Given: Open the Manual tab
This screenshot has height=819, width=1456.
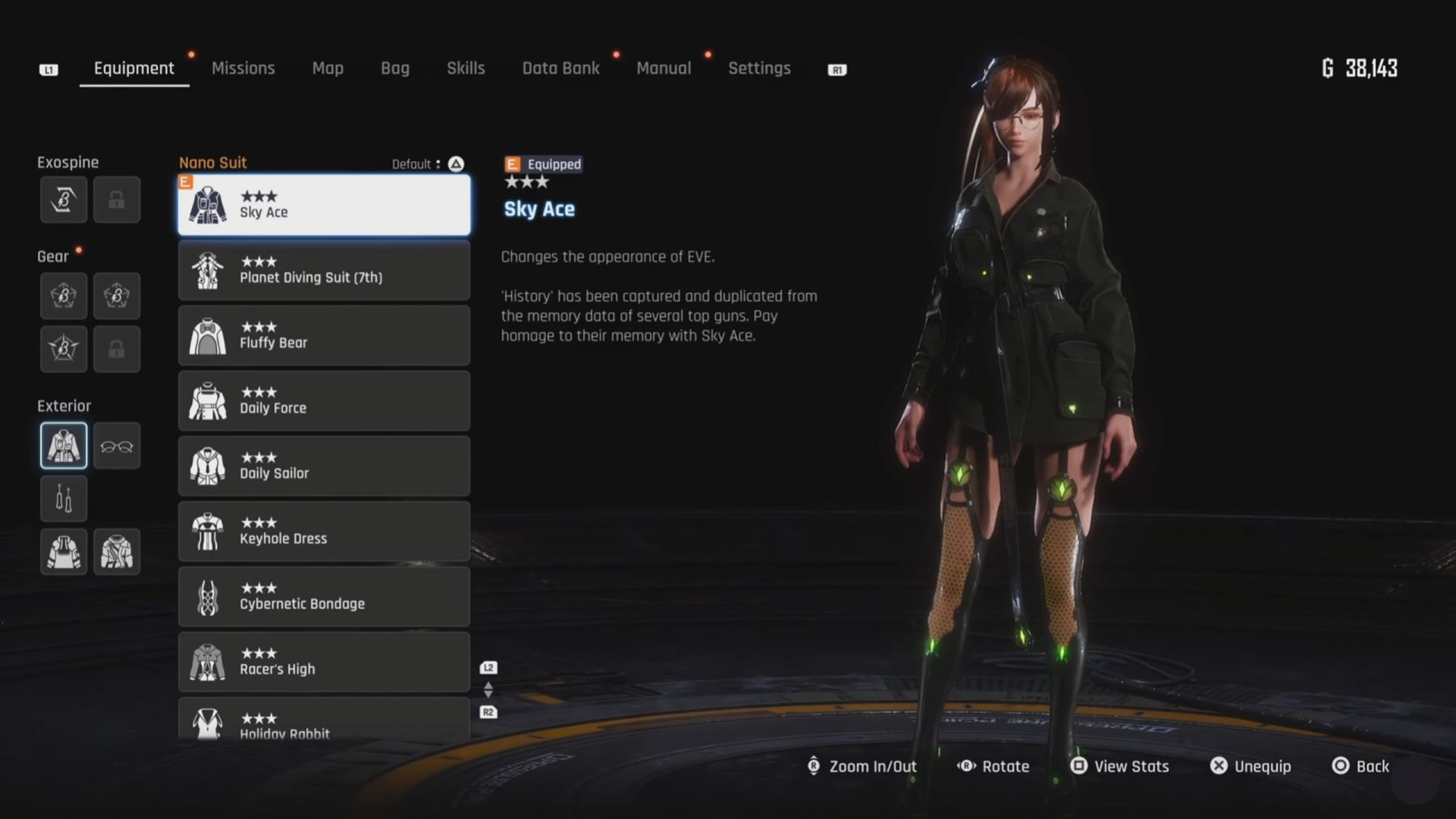Looking at the screenshot, I should [664, 68].
